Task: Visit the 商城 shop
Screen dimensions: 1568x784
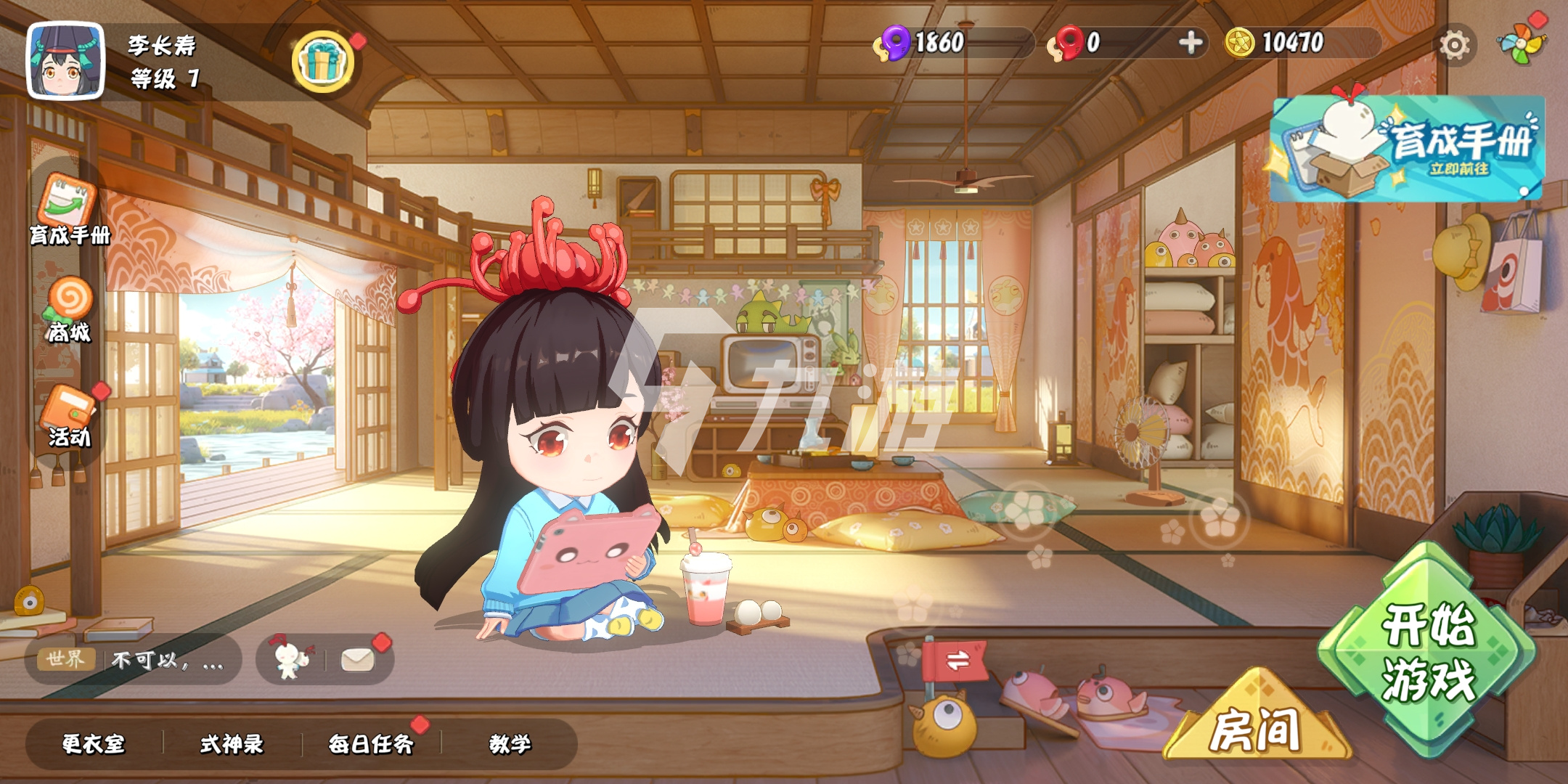Action: (69, 310)
